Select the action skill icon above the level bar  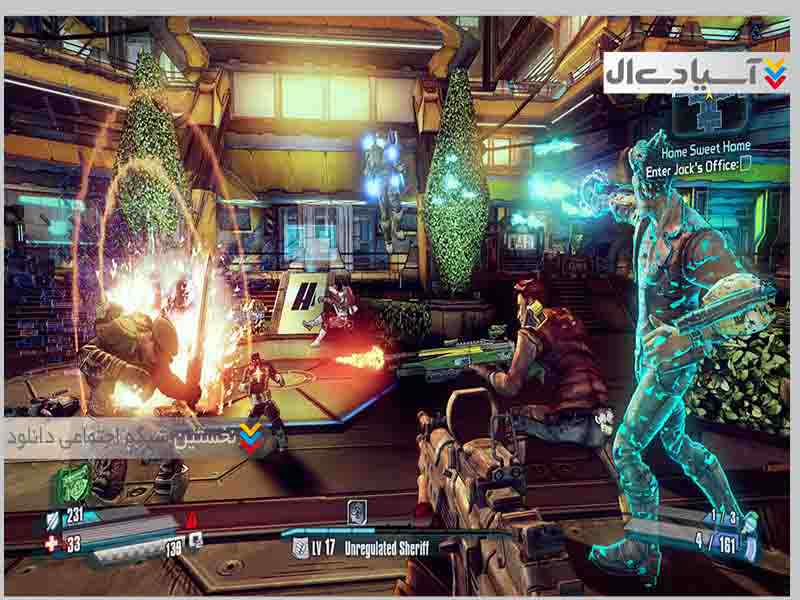click(358, 512)
